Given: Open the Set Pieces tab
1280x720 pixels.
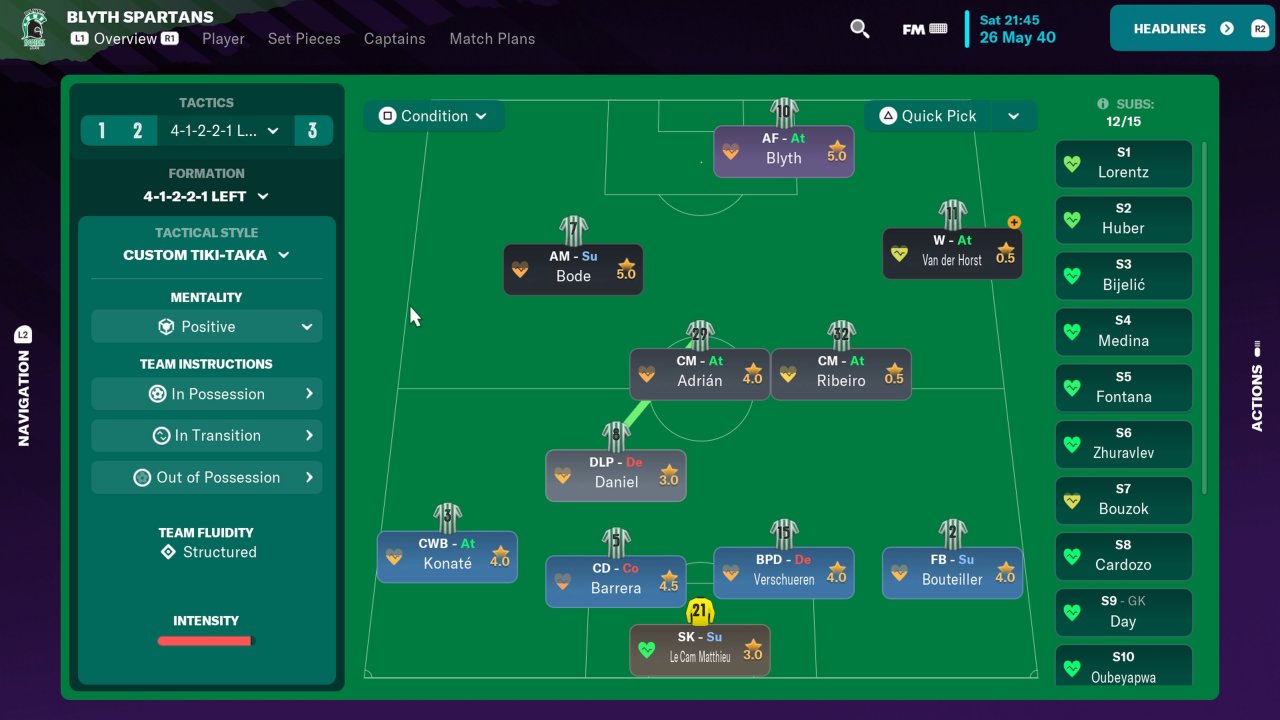Looking at the screenshot, I should coord(304,39).
